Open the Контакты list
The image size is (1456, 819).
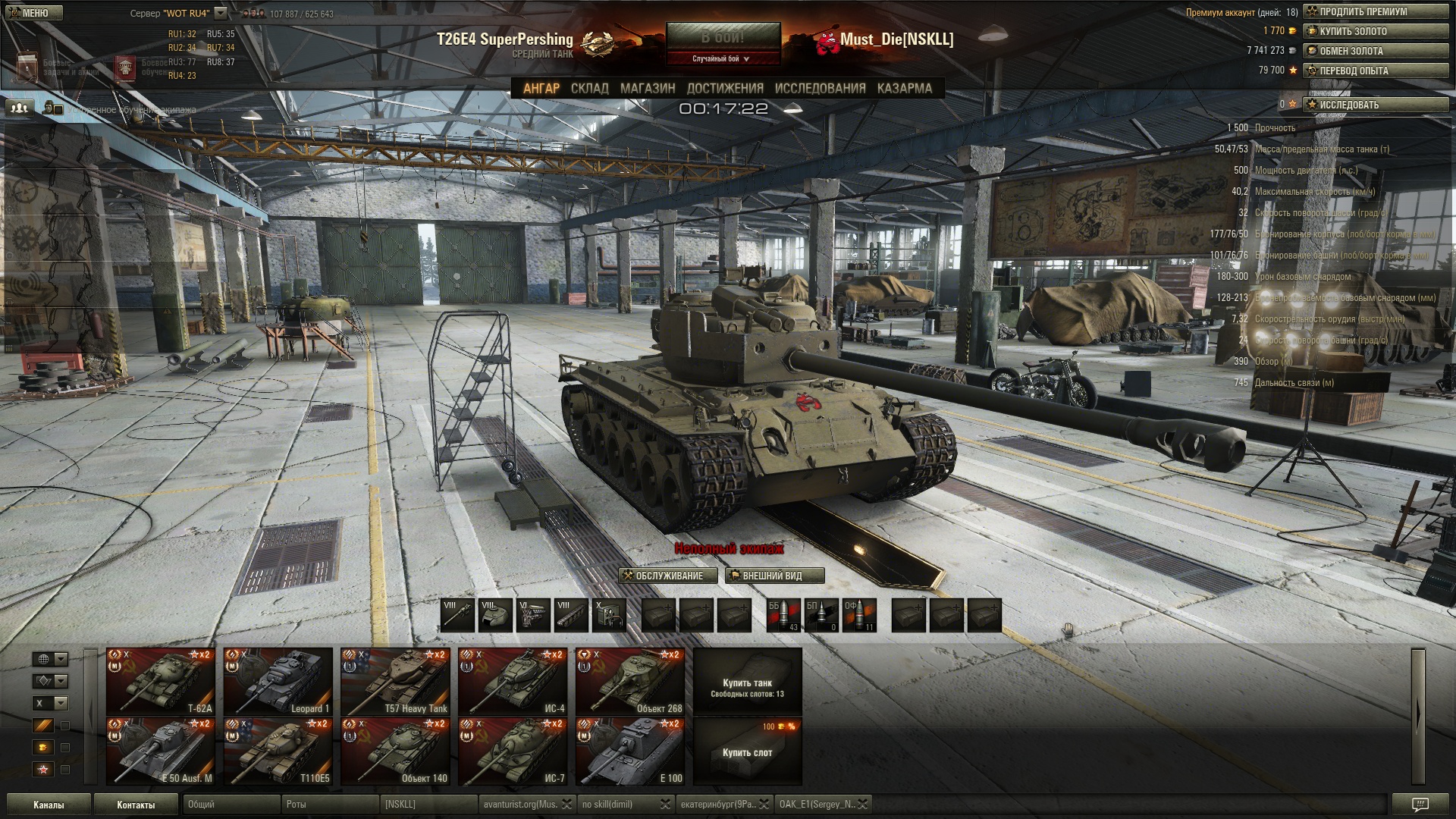[136, 805]
